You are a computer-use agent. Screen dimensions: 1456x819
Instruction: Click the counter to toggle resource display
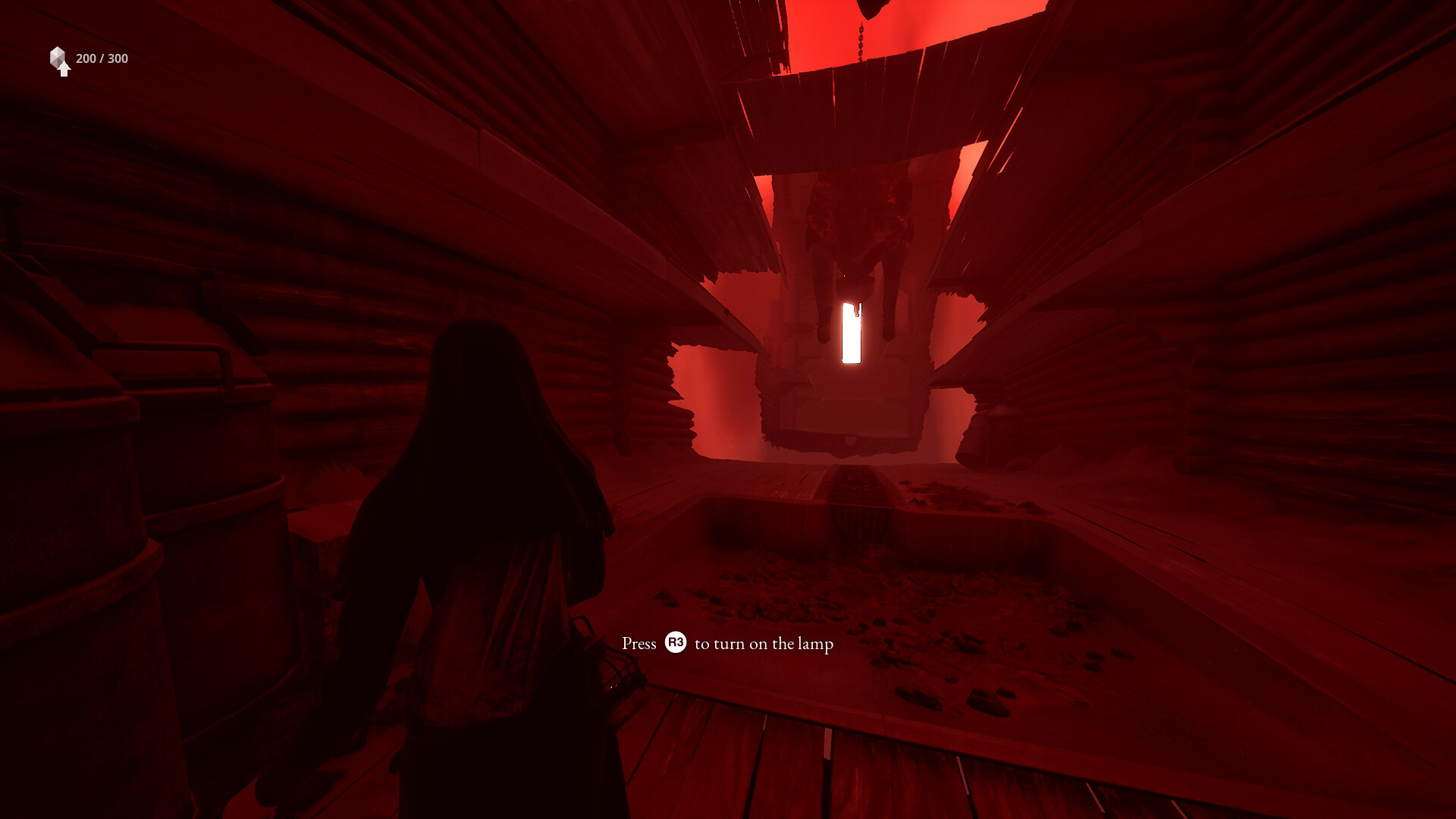pyautogui.click(x=100, y=57)
